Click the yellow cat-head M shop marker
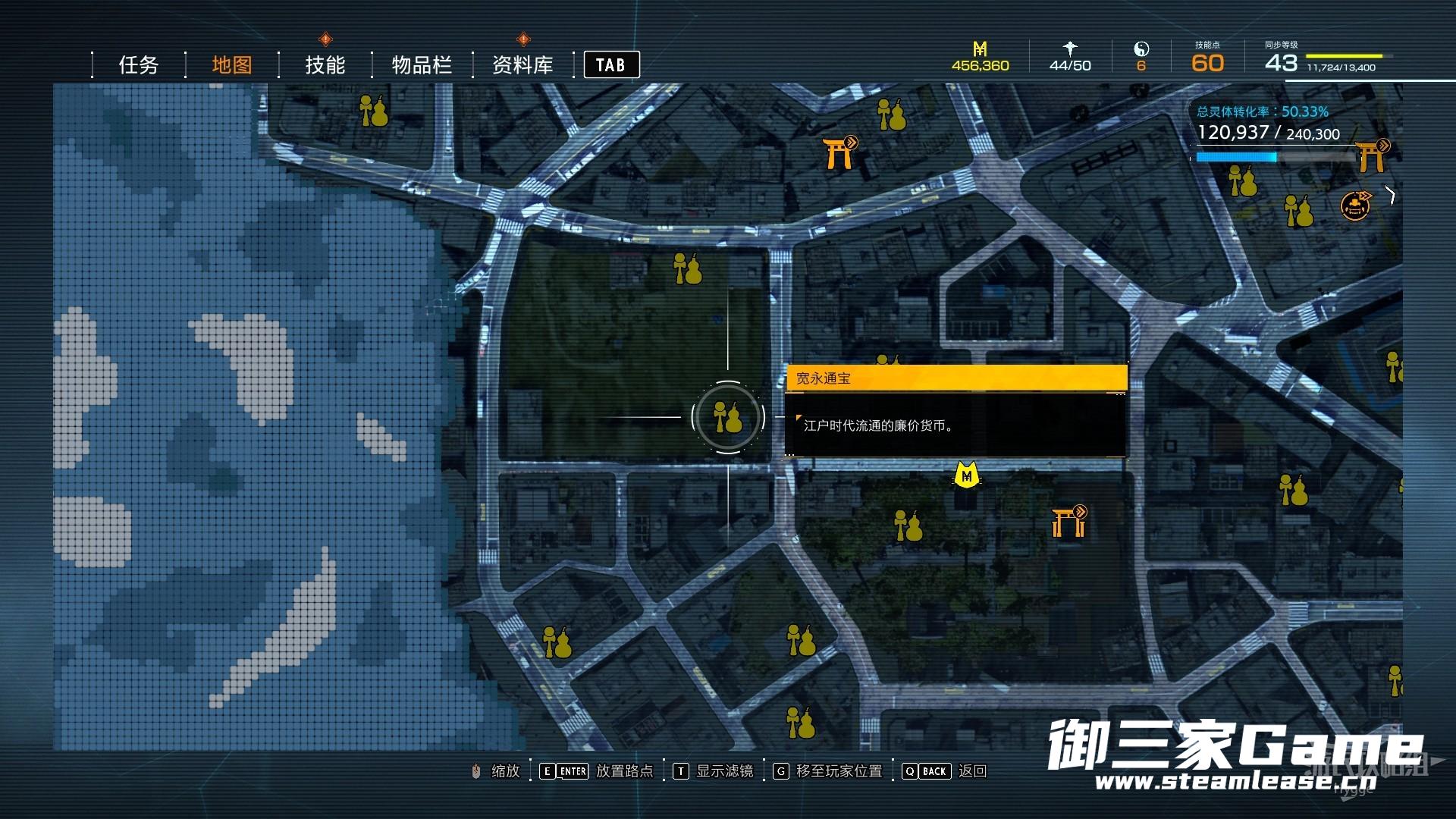 (966, 475)
